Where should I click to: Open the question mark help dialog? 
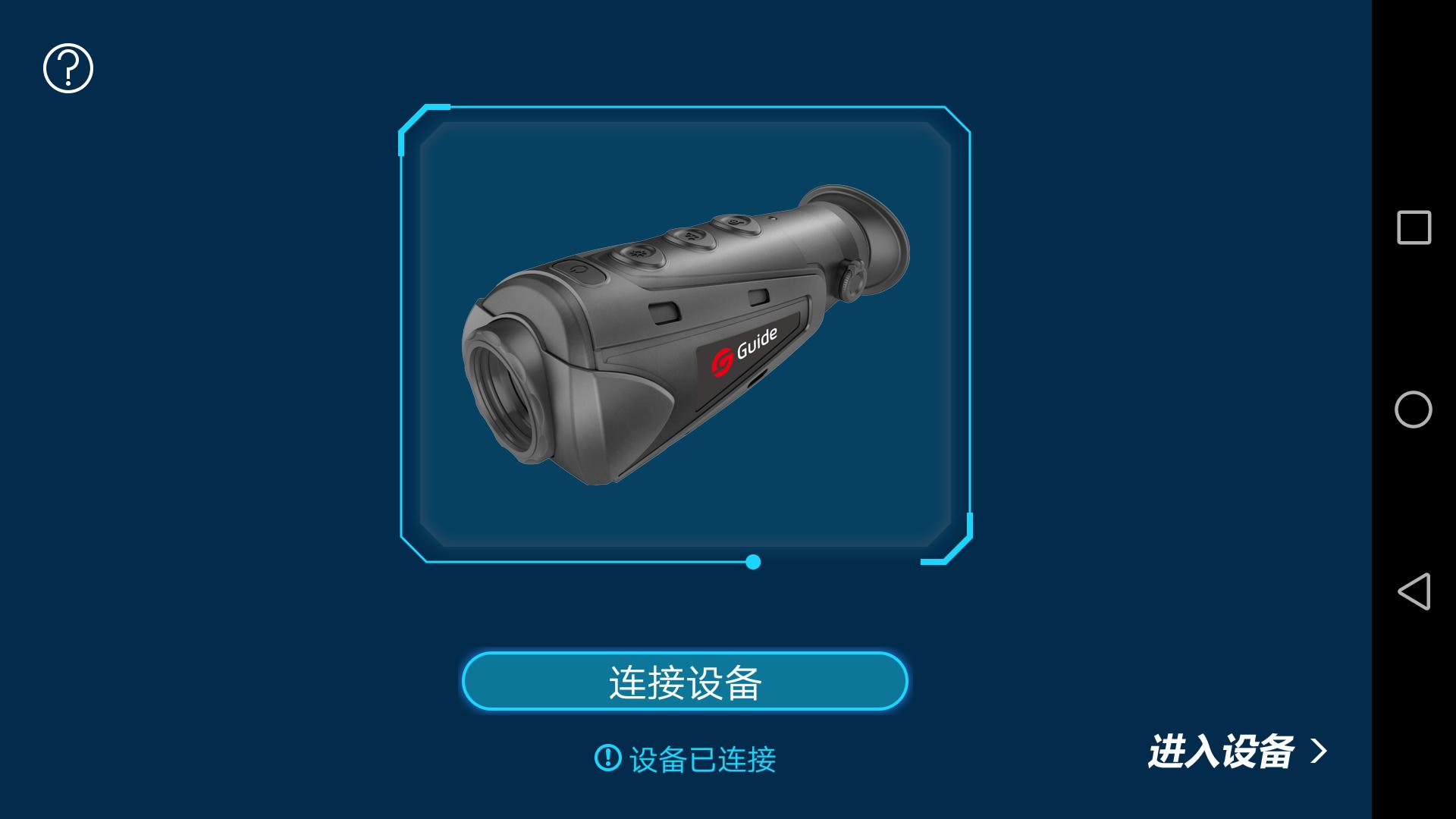coord(67,67)
